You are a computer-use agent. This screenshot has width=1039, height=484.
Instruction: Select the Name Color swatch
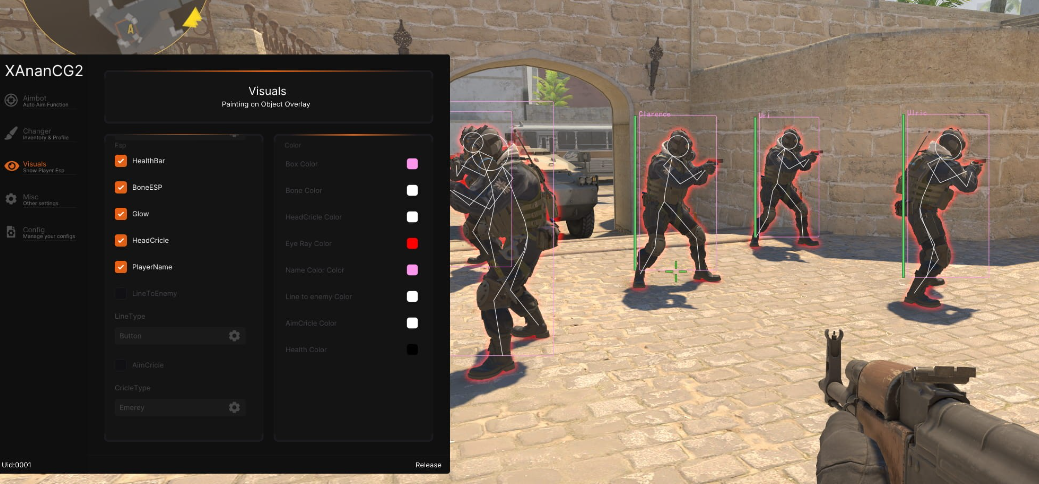(x=412, y=270)
